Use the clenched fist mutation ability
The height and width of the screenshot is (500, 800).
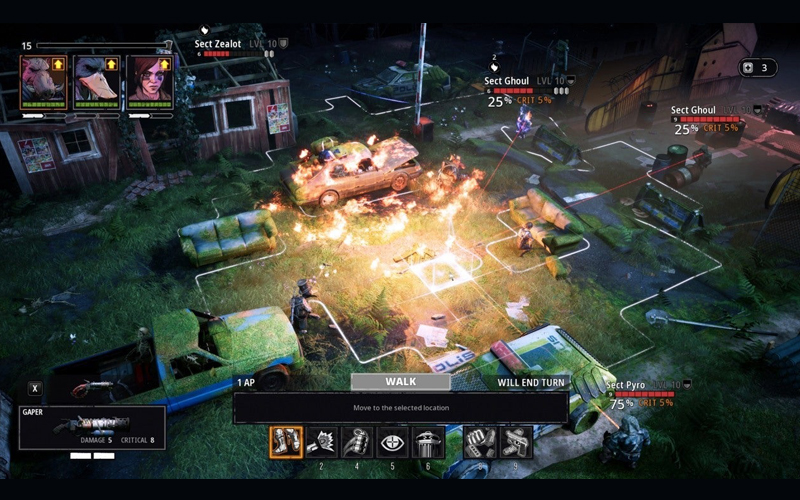point(481,442)
